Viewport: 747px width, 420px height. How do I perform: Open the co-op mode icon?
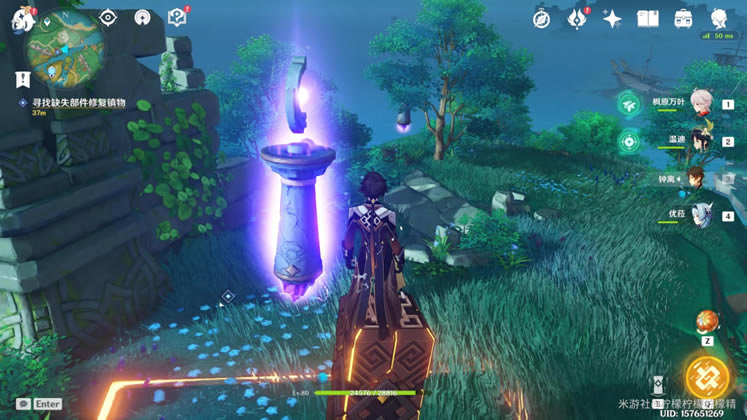[142, 18]
